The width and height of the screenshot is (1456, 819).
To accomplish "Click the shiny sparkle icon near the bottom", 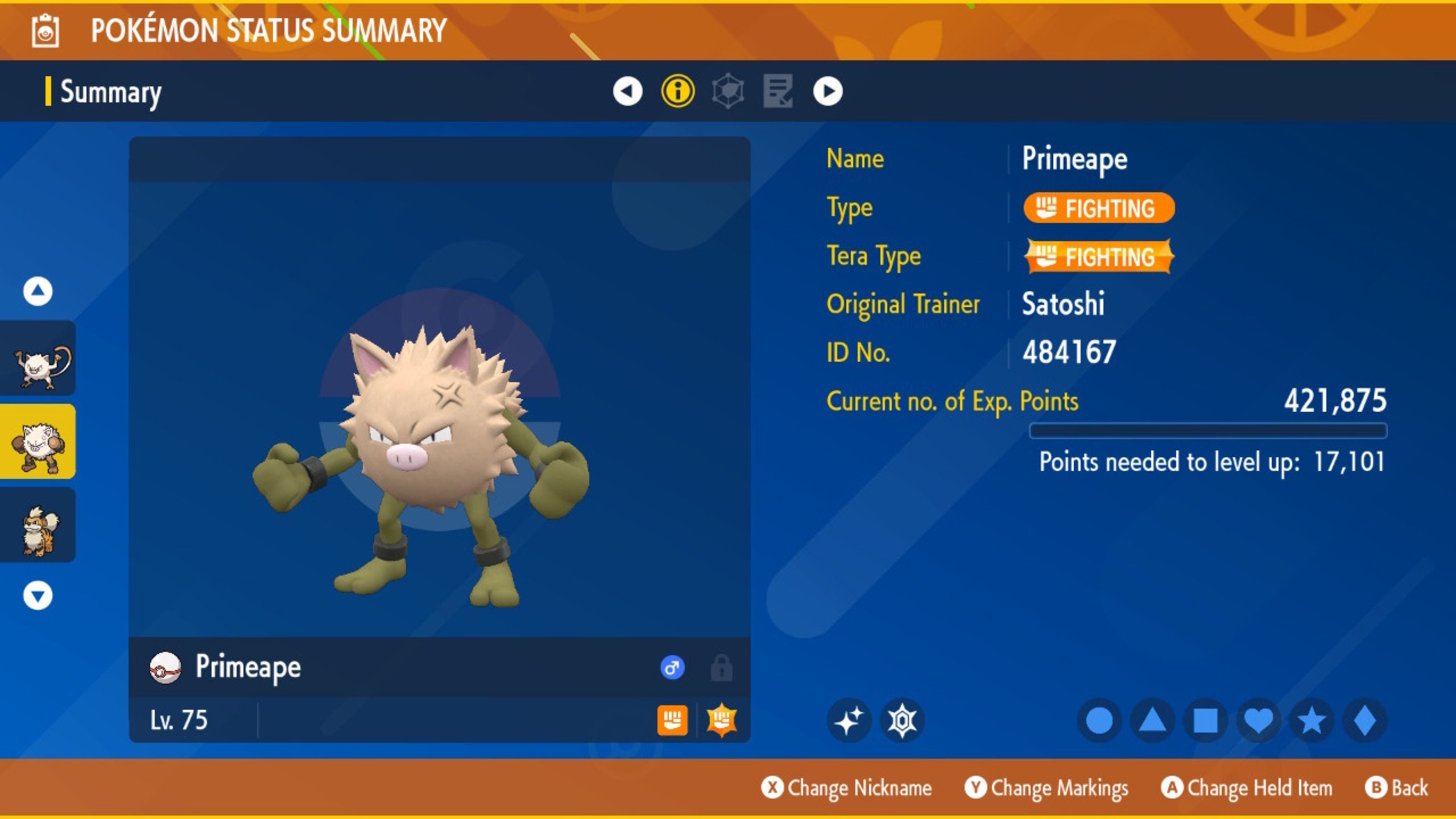I will tap(848, 720).
